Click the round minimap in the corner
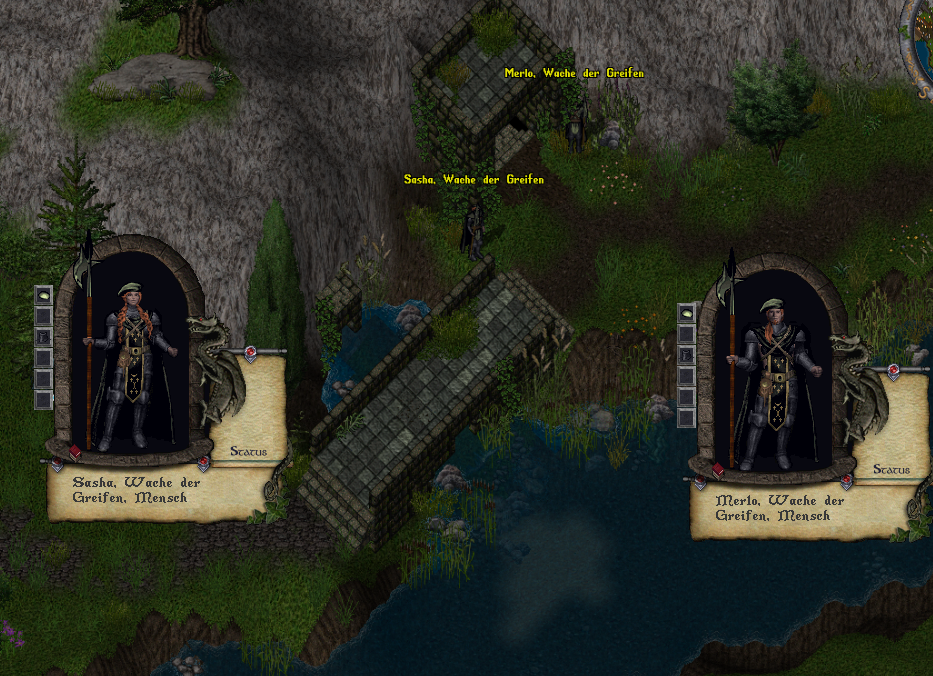This screenshot has width=933, height=676. [922, 40]
